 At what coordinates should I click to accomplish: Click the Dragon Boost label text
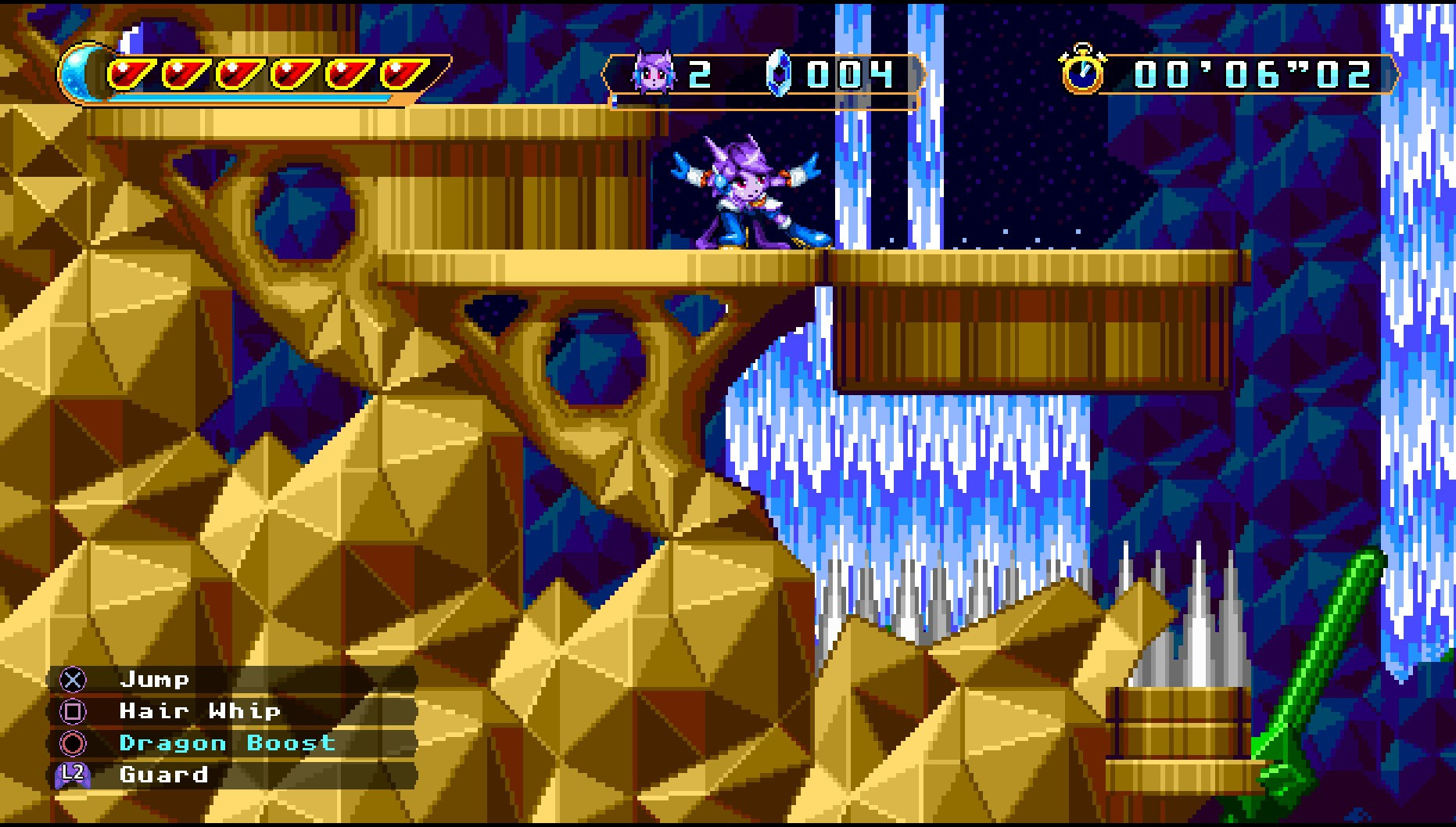[228, 743]
